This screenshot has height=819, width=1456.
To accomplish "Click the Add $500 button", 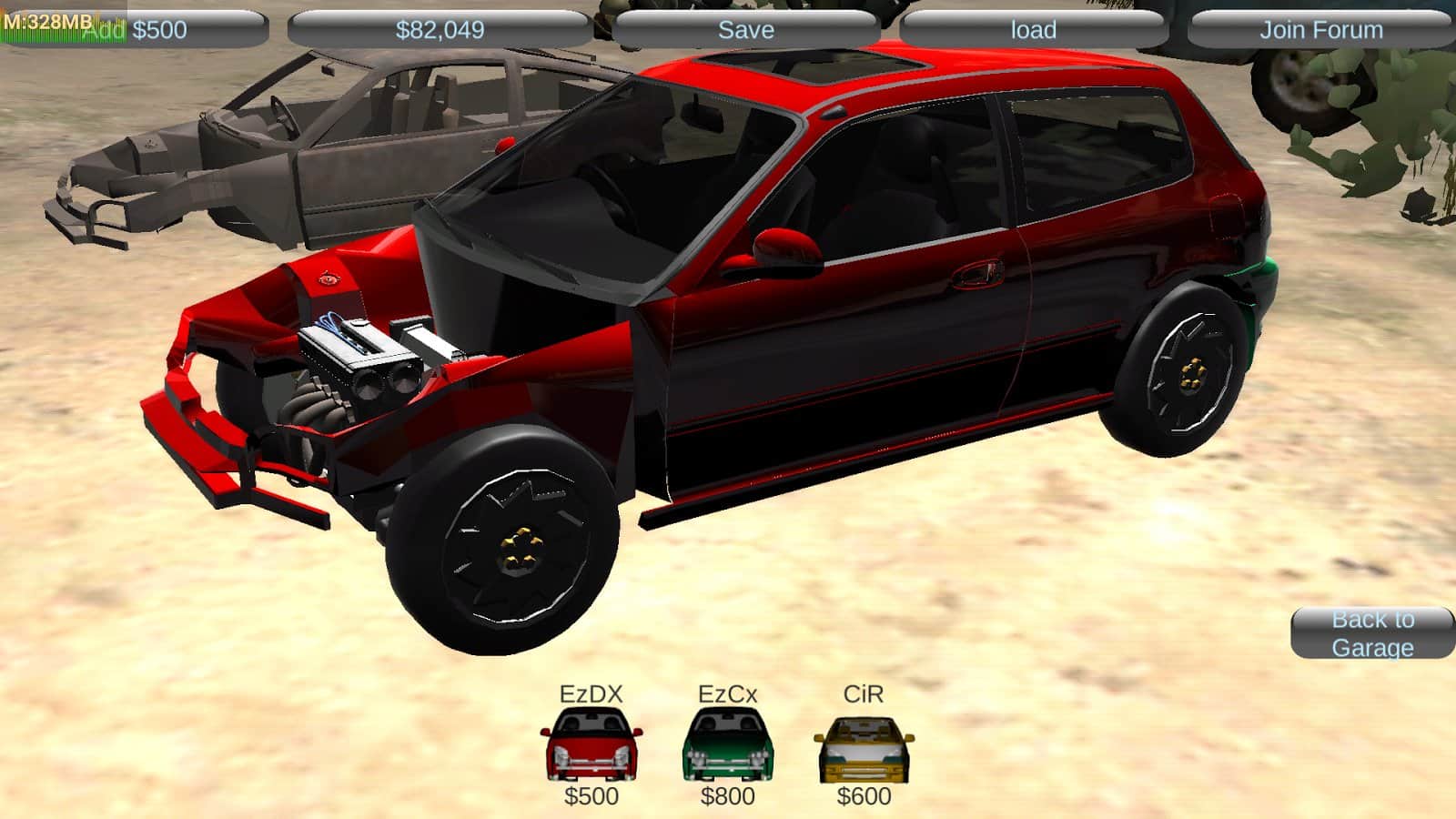I will (136, 29).
